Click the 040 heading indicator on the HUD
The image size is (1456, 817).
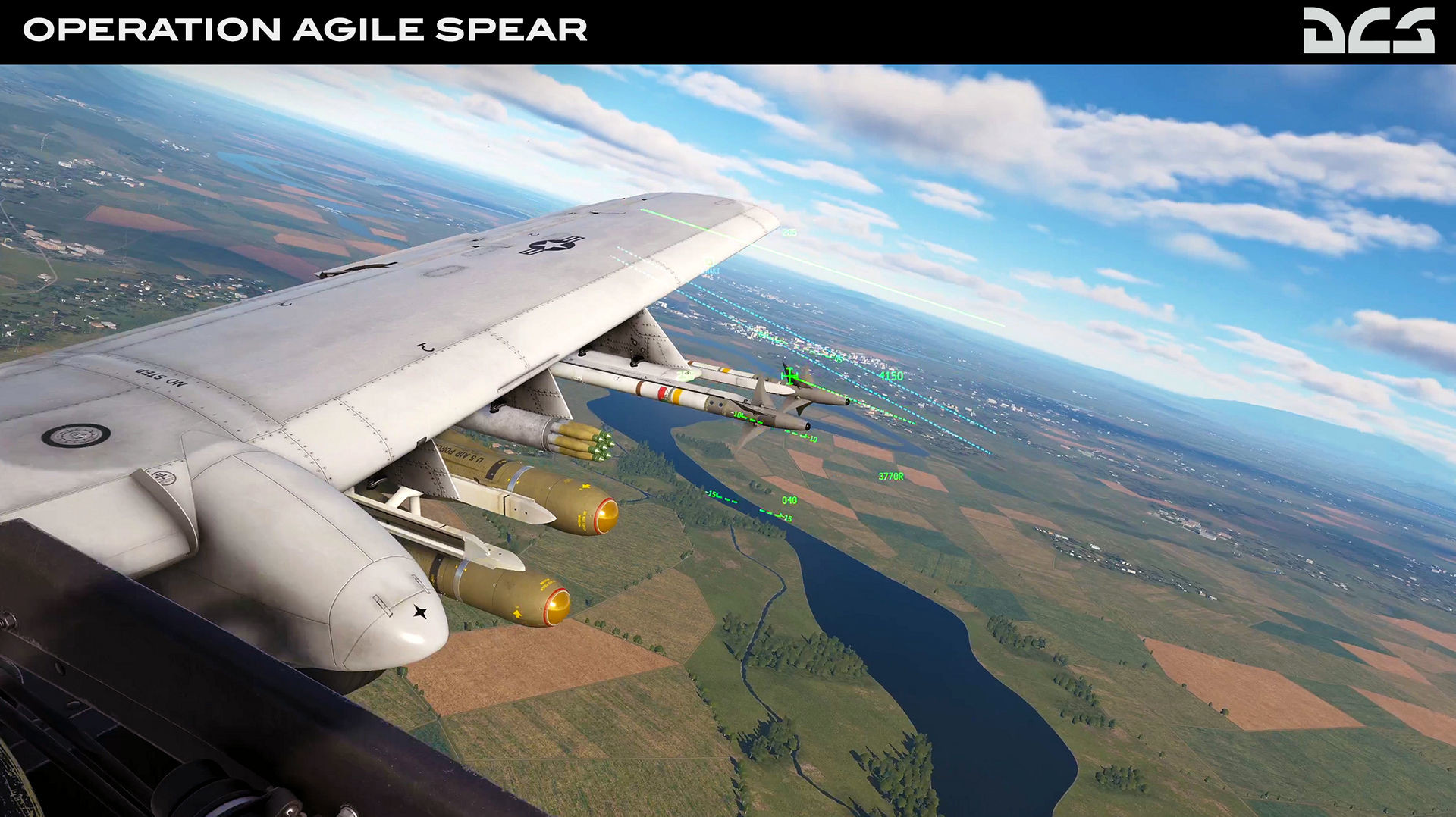coord(789,500)
